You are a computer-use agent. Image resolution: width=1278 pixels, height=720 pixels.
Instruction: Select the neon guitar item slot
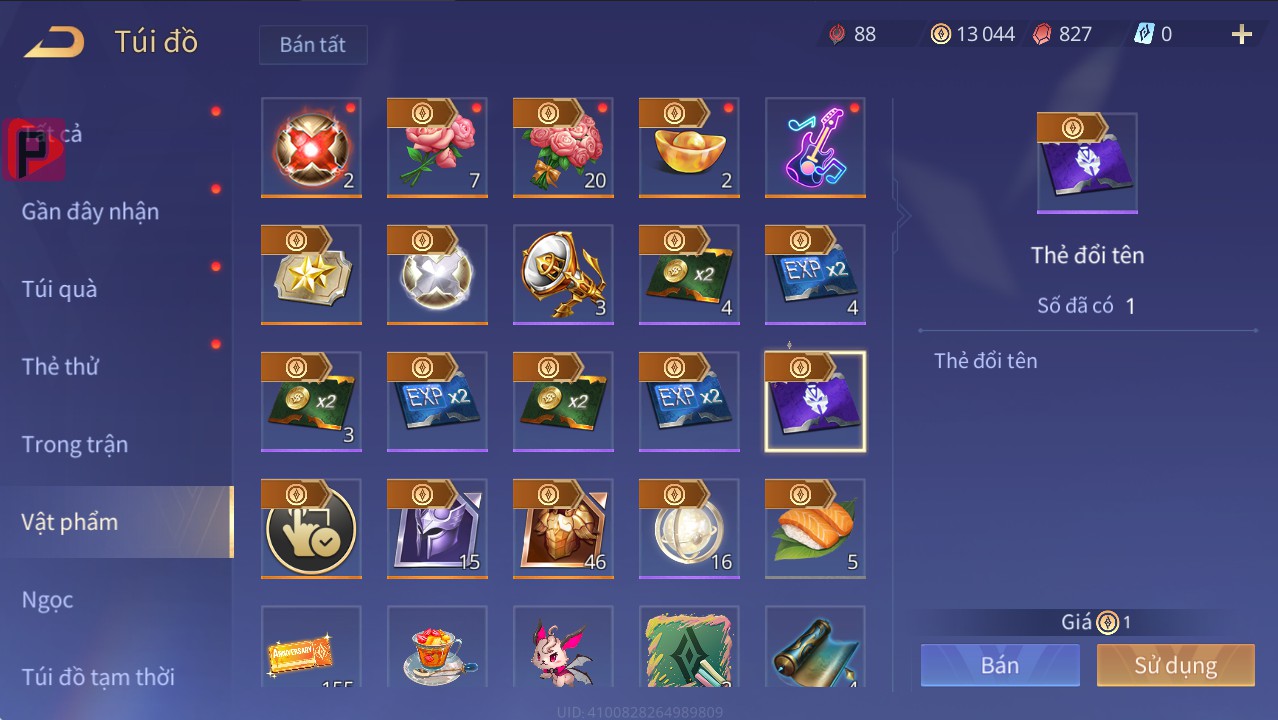pos(815,148)
